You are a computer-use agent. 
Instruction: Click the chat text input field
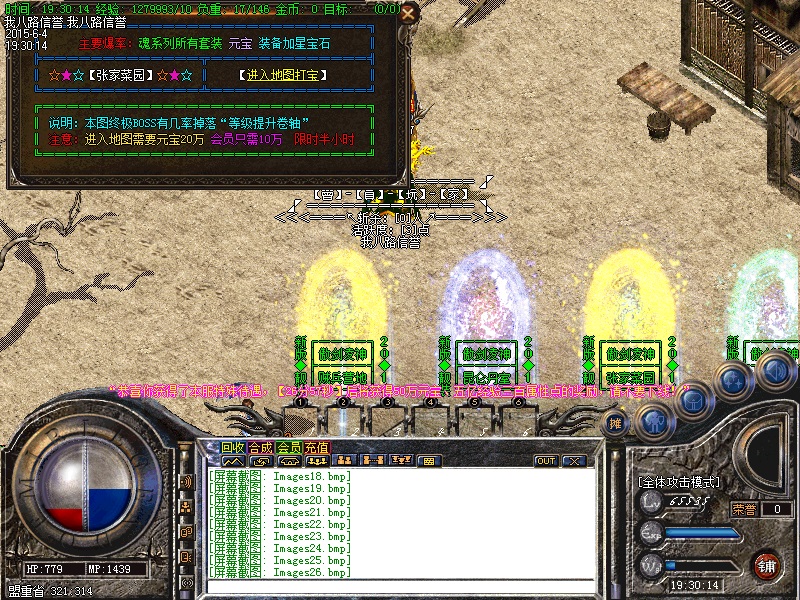coord(400,587)
